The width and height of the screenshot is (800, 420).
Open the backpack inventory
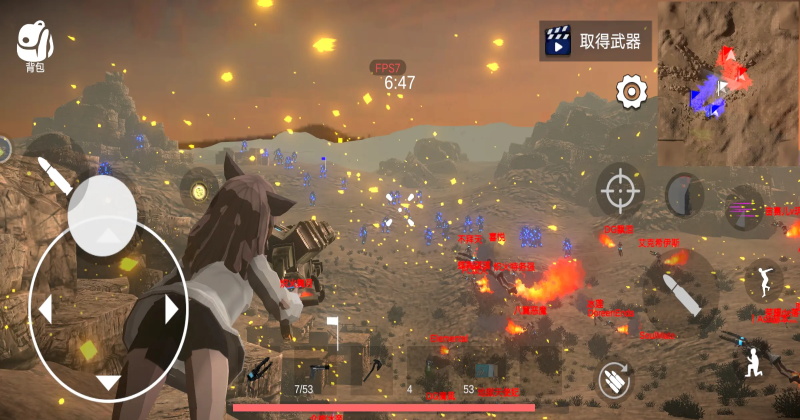34,46
